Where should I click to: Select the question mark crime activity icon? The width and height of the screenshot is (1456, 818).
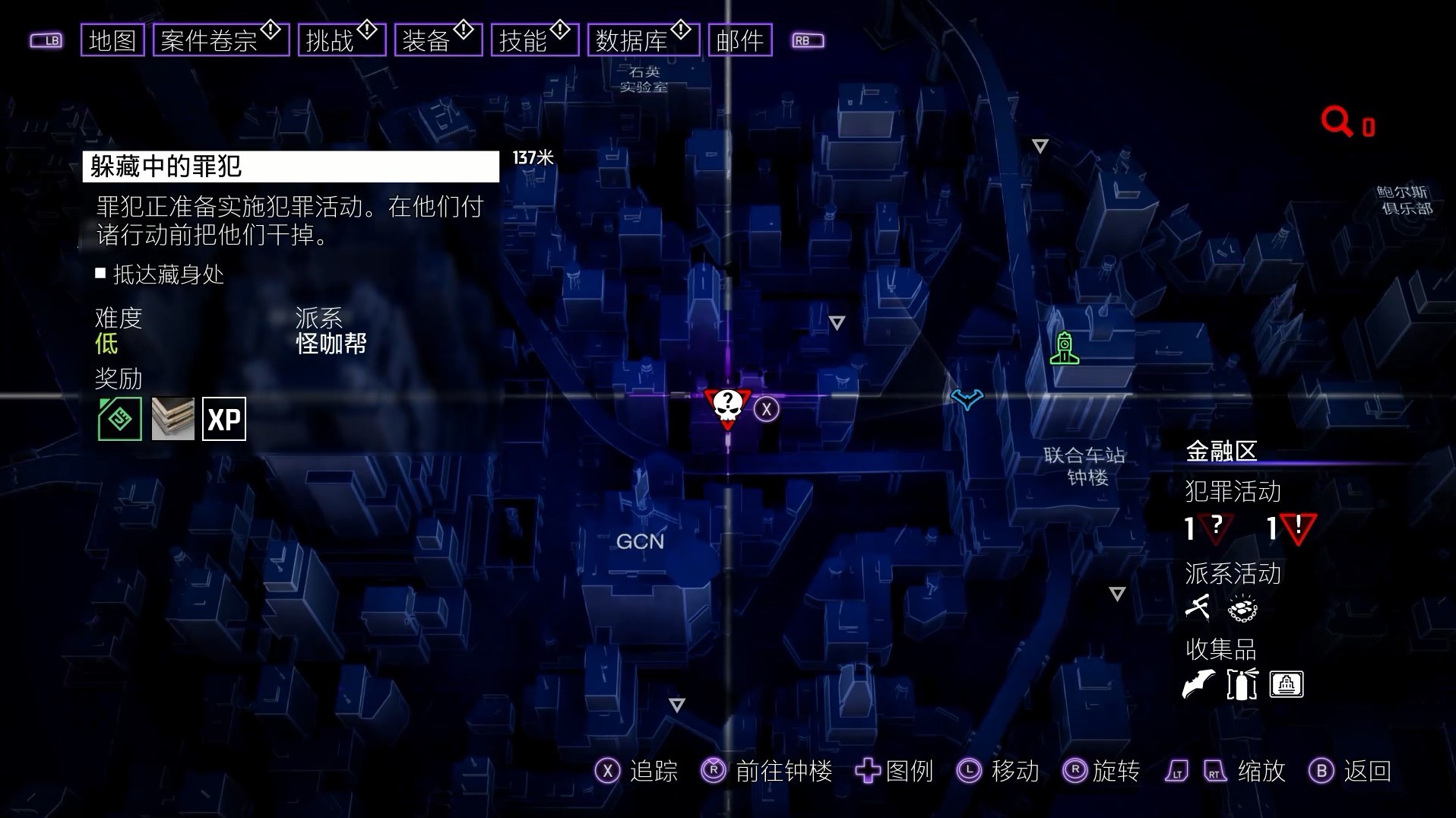[1216, 528]
